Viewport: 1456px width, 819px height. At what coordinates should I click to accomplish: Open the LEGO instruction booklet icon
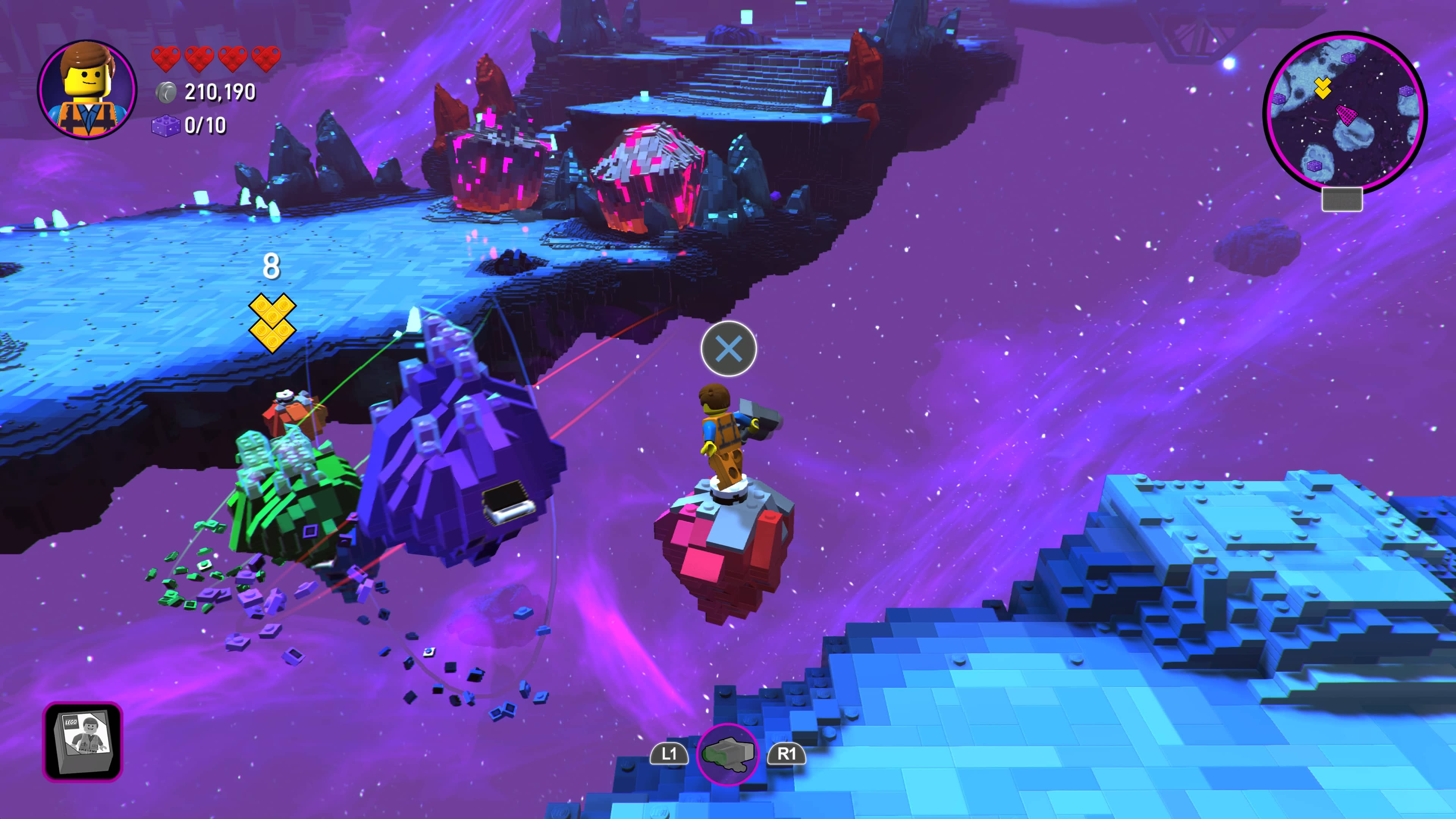click(83, 742)
